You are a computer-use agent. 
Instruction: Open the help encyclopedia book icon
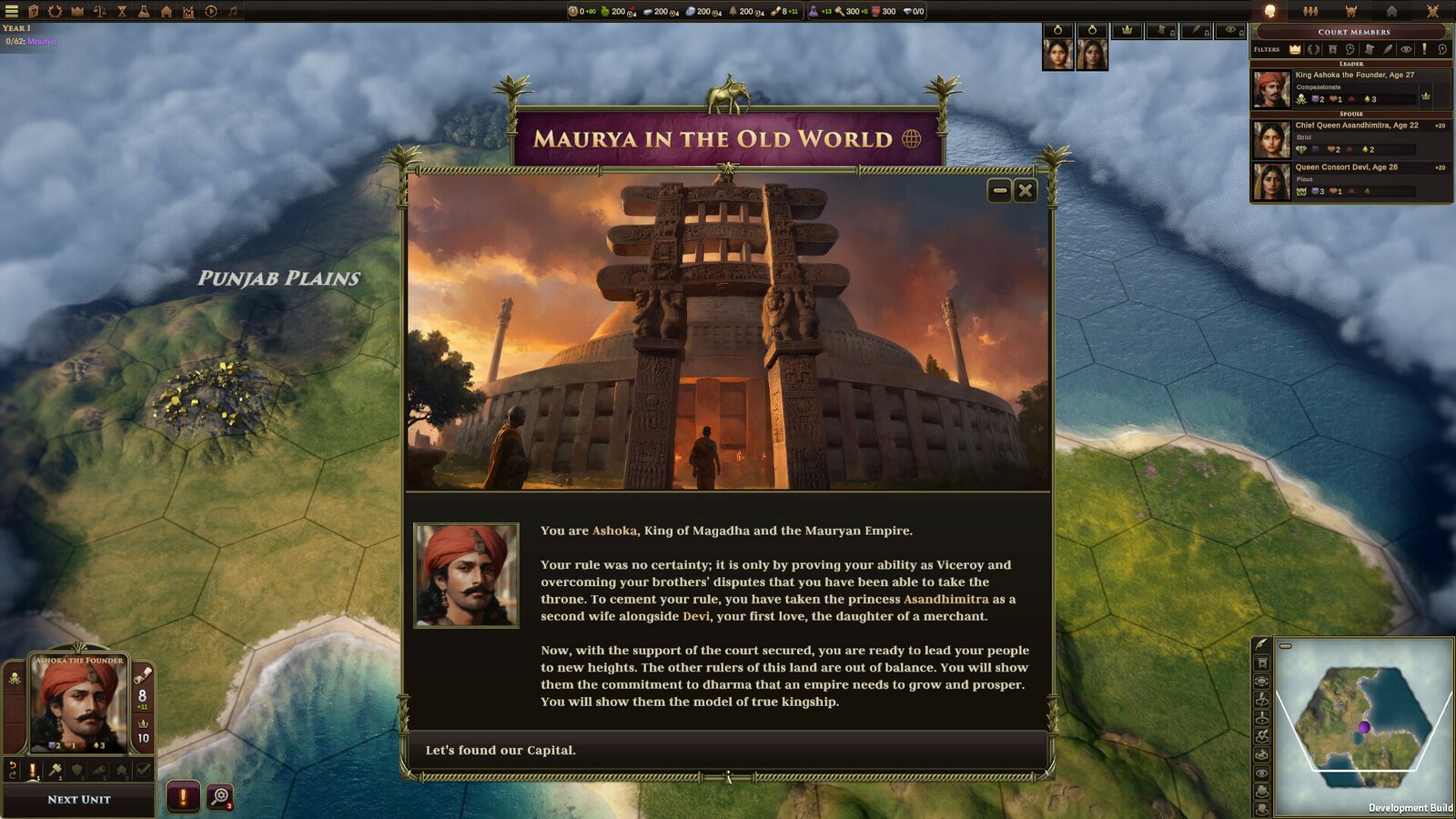coord(34,12)
